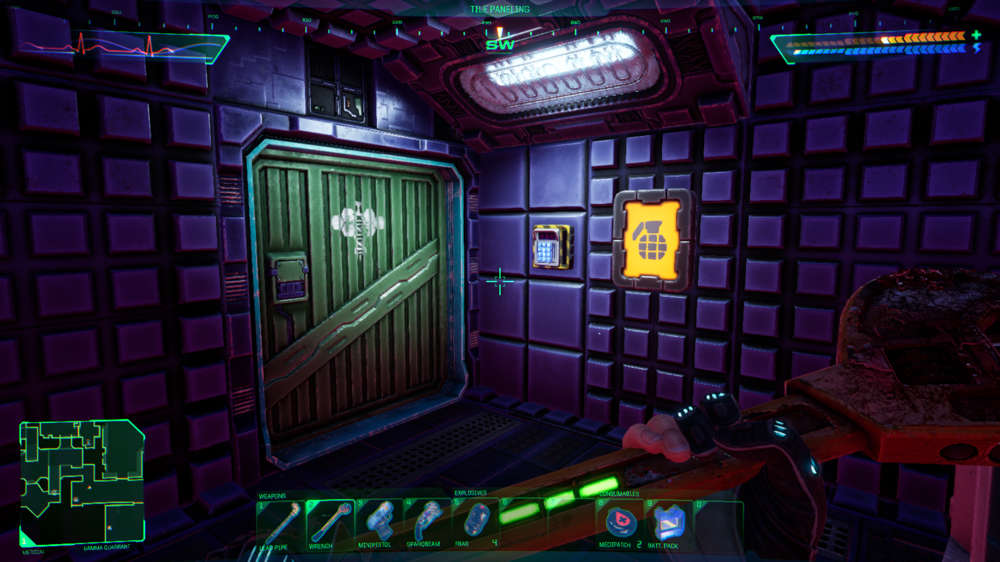Image resolution: width=1000 pixels, height=562 pixels.
Task: Use the Medipatch consumable slot
Action: [x=620, y=523]
